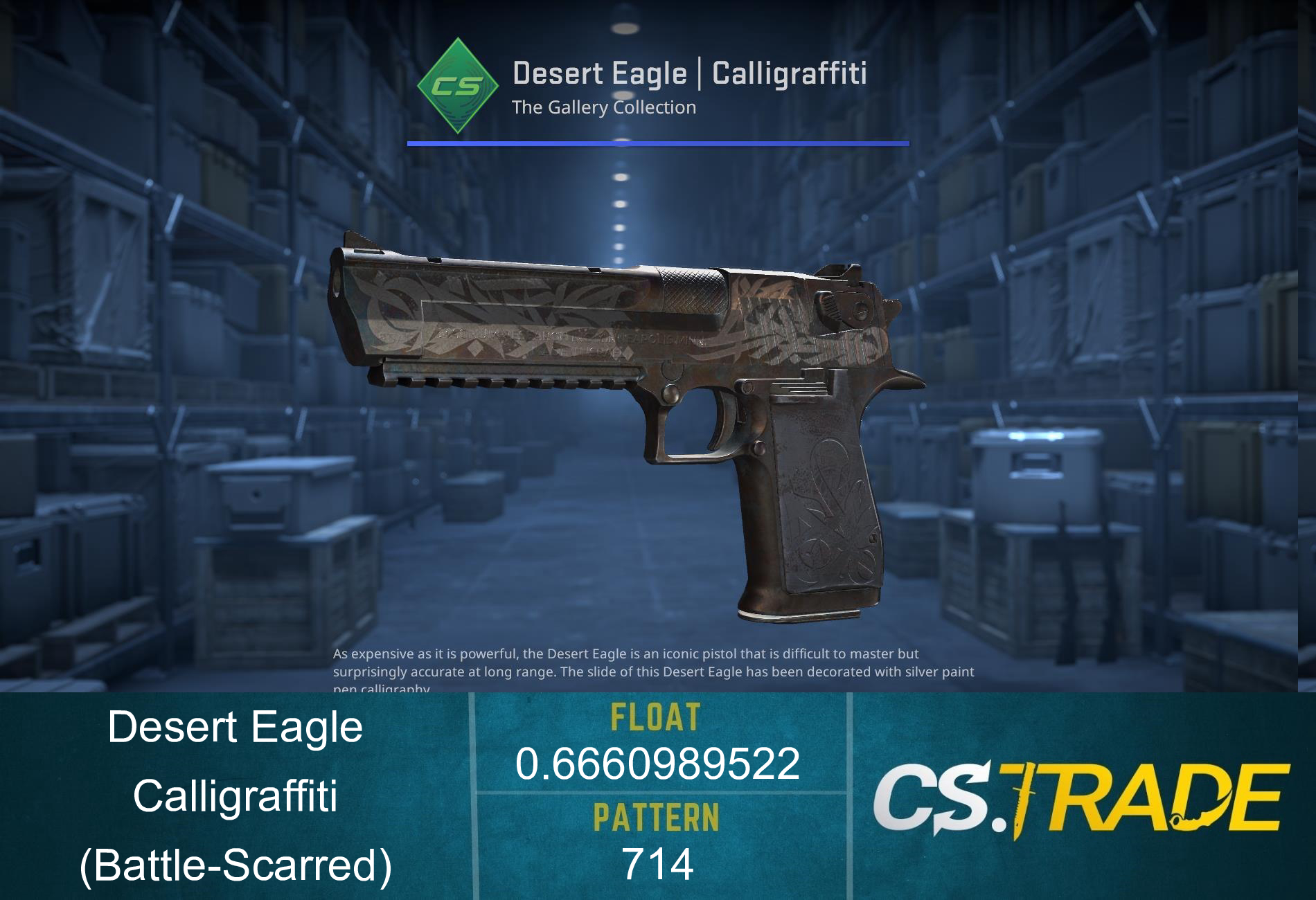The height and width of the screenshot is (900, 1316).
Task: Click the green CS letters inside the diamond badge
Action: pyautogui.click(x=457, y=87)
